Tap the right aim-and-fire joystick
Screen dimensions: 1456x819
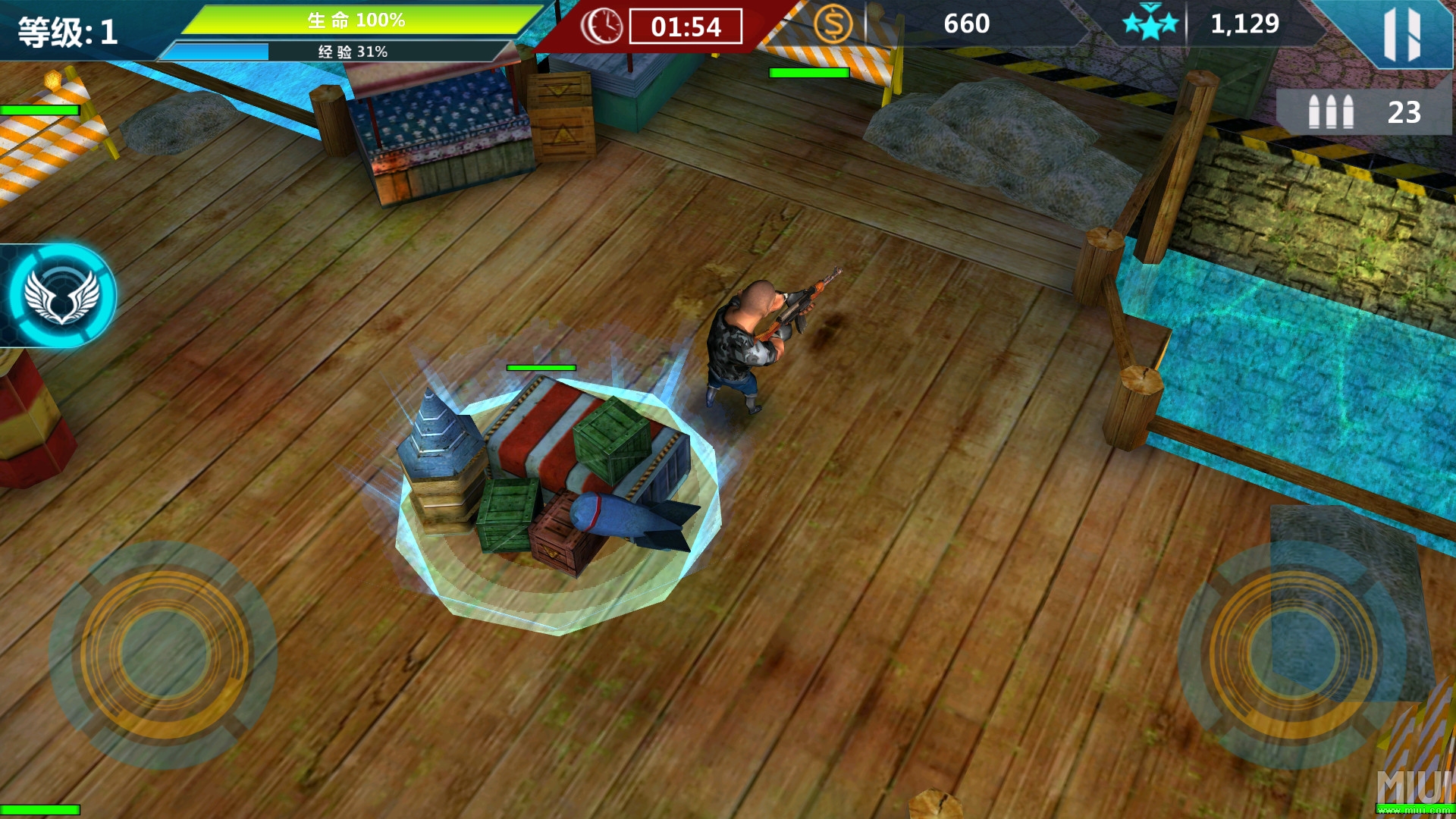click(1292, 654)
